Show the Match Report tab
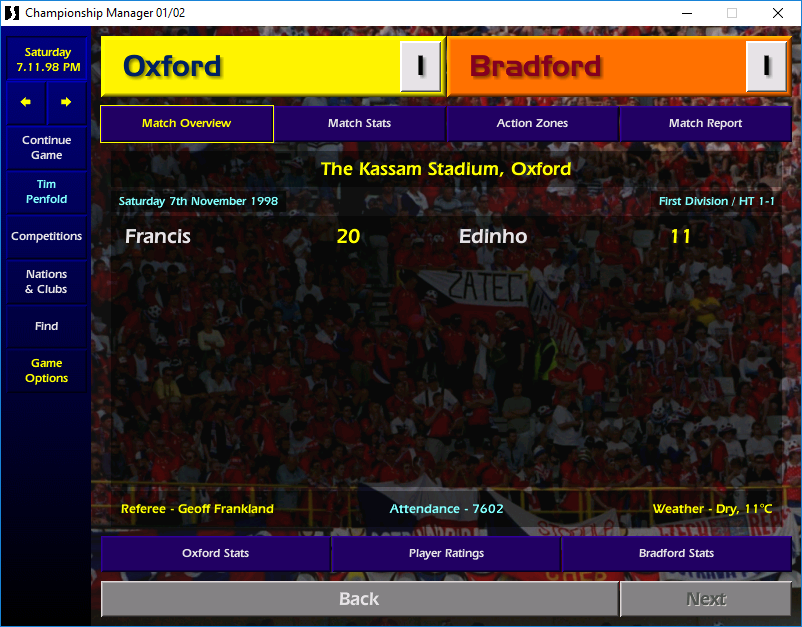The width and height of the screenshot is (802, 627). pyautogui.click(x=705, y=123)
